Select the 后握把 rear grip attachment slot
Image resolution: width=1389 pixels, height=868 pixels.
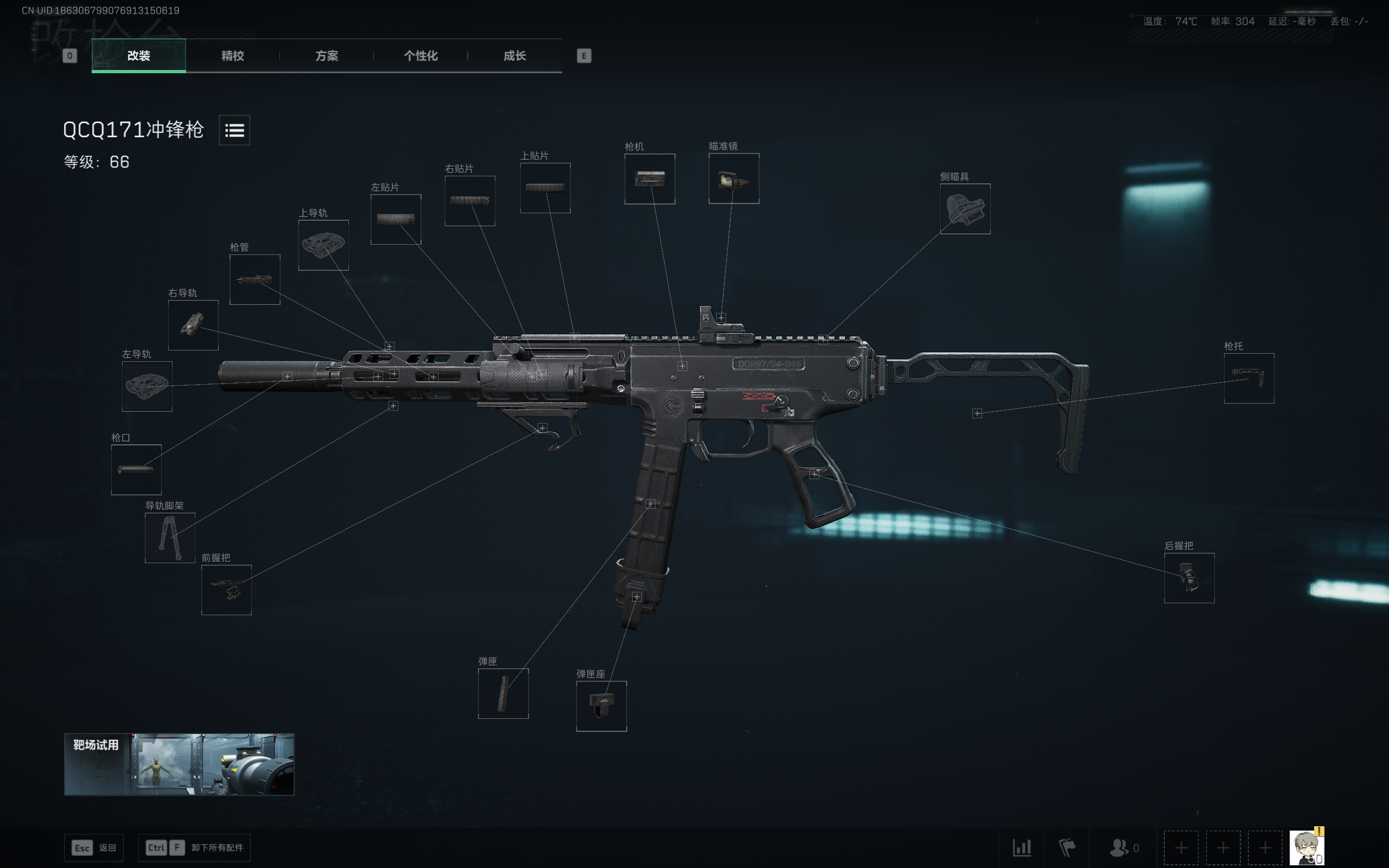[x=1189, y=579]
